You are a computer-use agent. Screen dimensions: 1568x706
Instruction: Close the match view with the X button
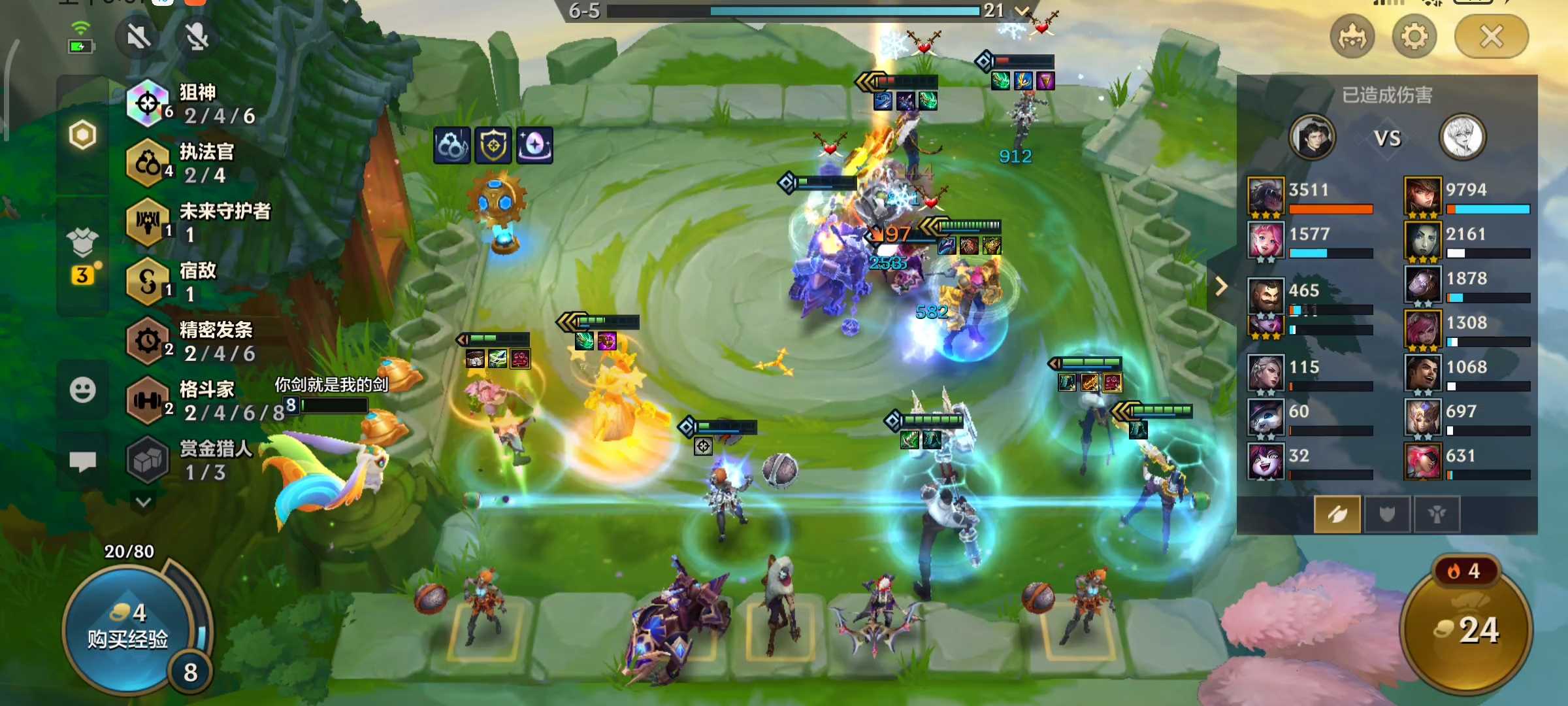point(1491,37)
